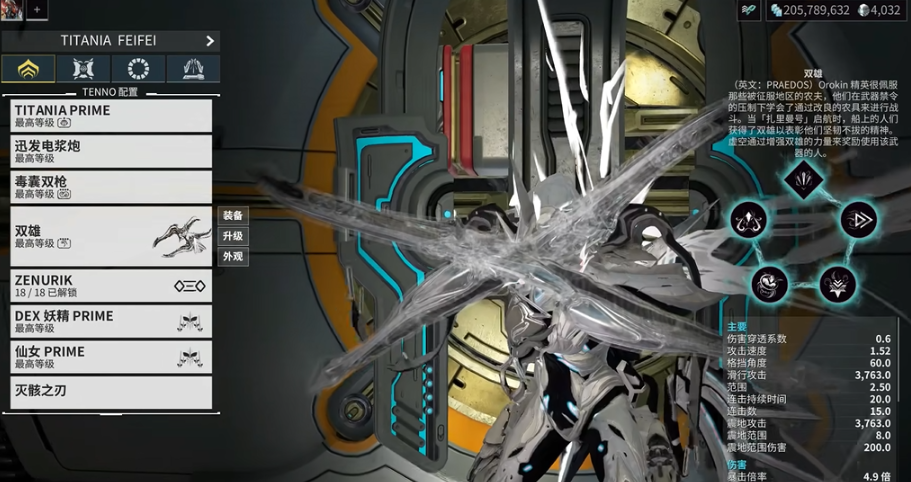Select the 灭骸之刃 row
911x482 pixels.
[x=111, y=392]
